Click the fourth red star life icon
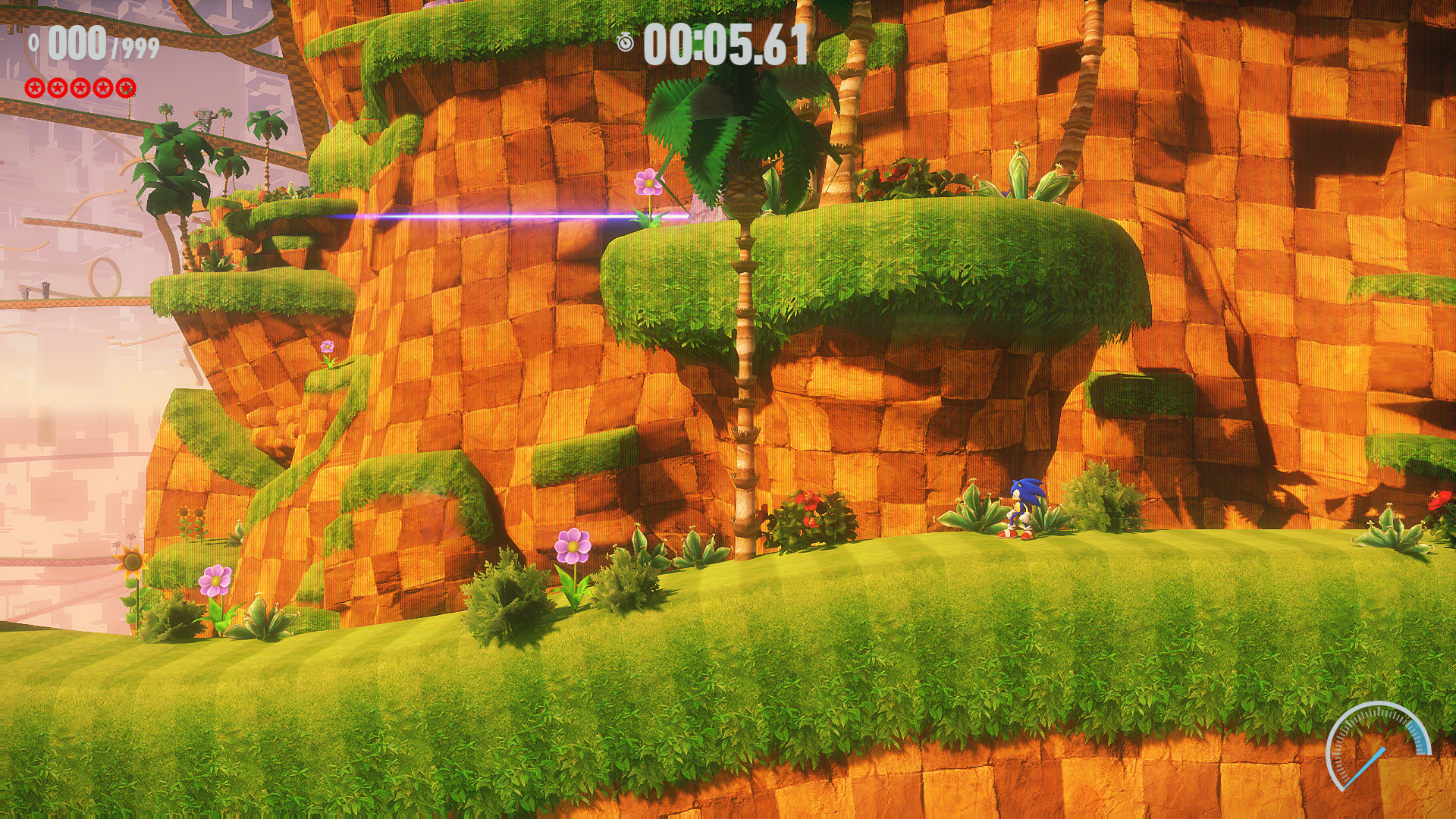Screen dimensions: 1456x819 (103, 89)
